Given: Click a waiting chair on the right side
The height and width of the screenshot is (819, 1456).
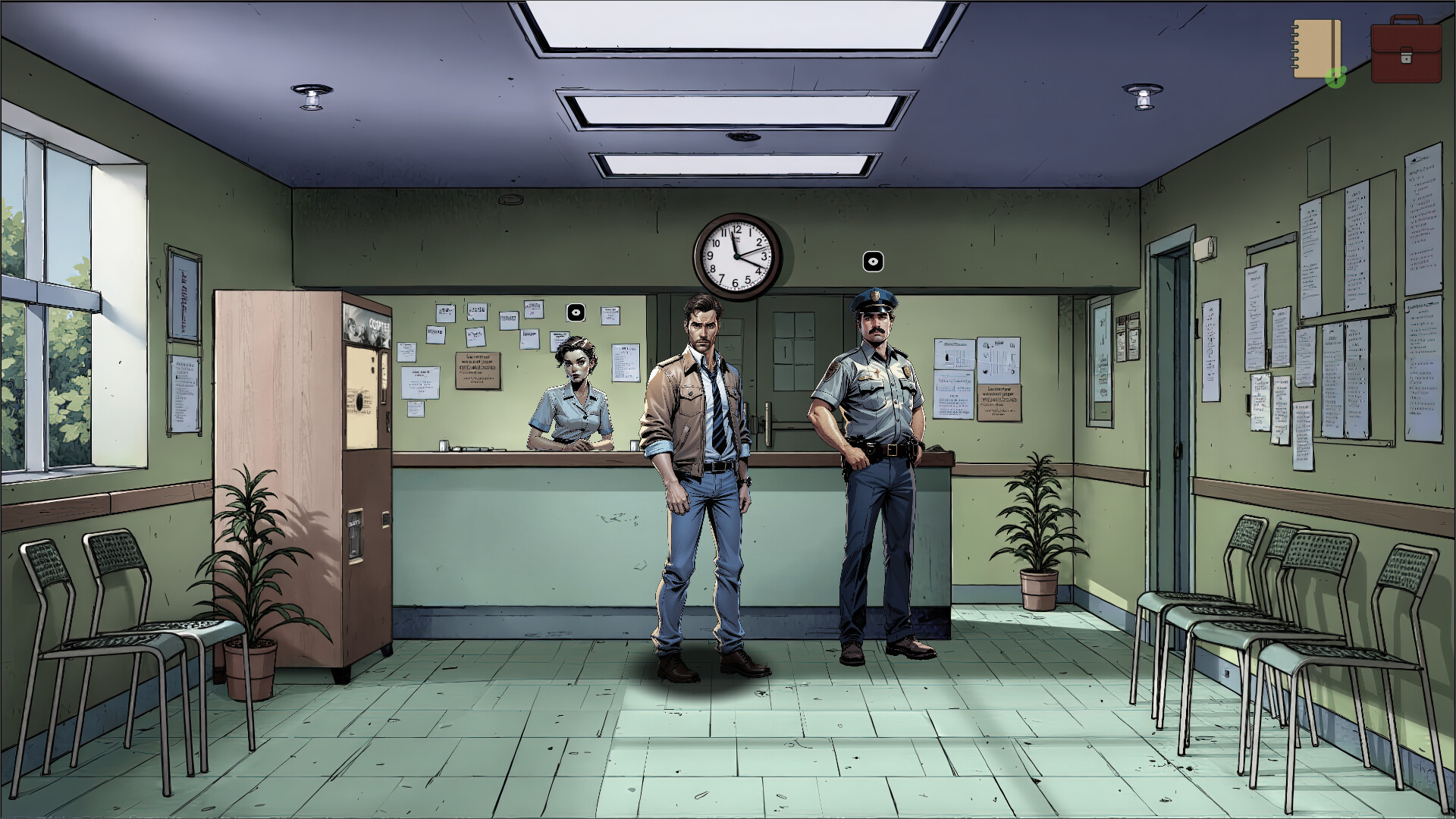Looking at the screenshot, I should pos(1327,607).
